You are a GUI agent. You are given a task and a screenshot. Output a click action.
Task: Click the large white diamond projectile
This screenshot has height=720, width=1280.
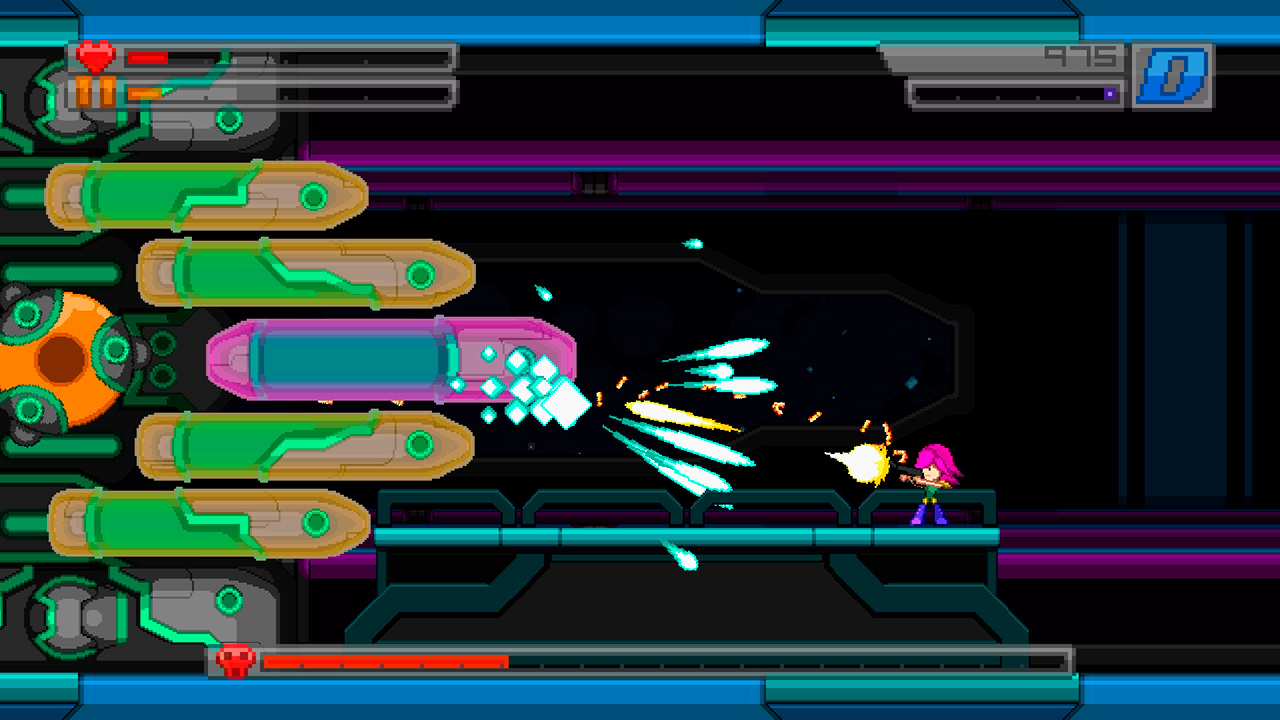[x=567, y=404]
